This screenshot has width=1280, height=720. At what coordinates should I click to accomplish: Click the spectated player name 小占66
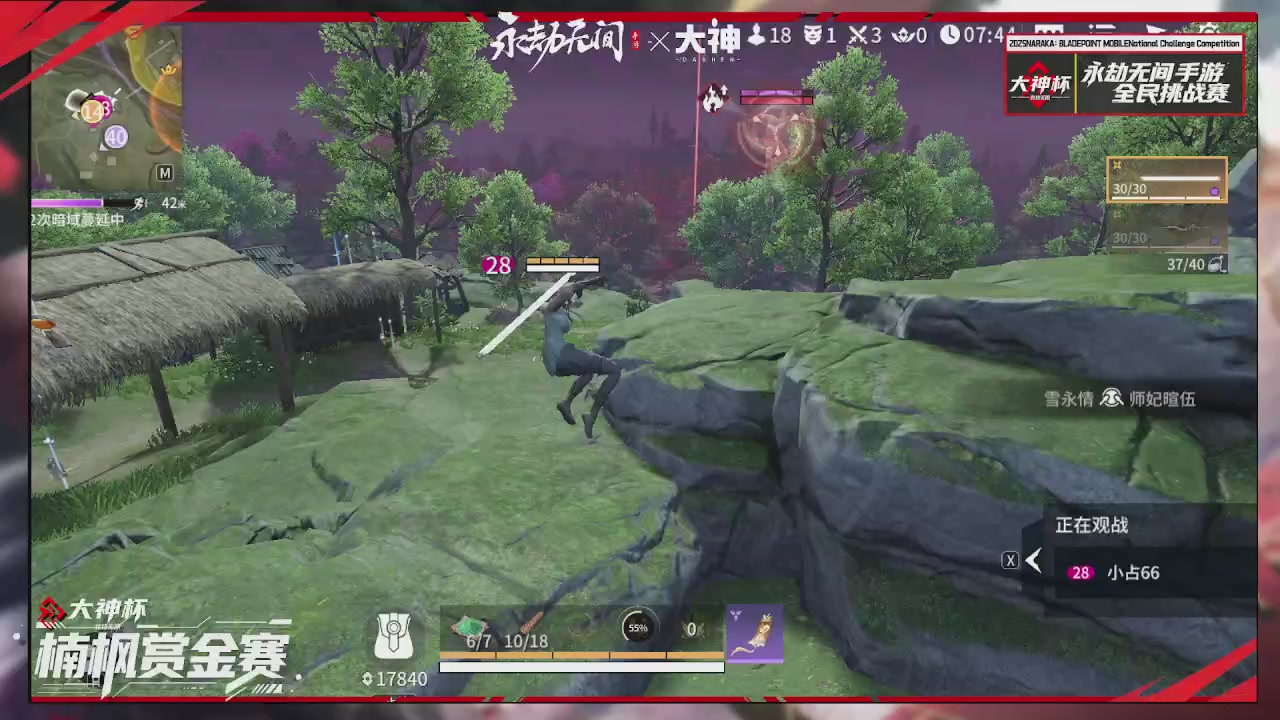pos(1133,572)
